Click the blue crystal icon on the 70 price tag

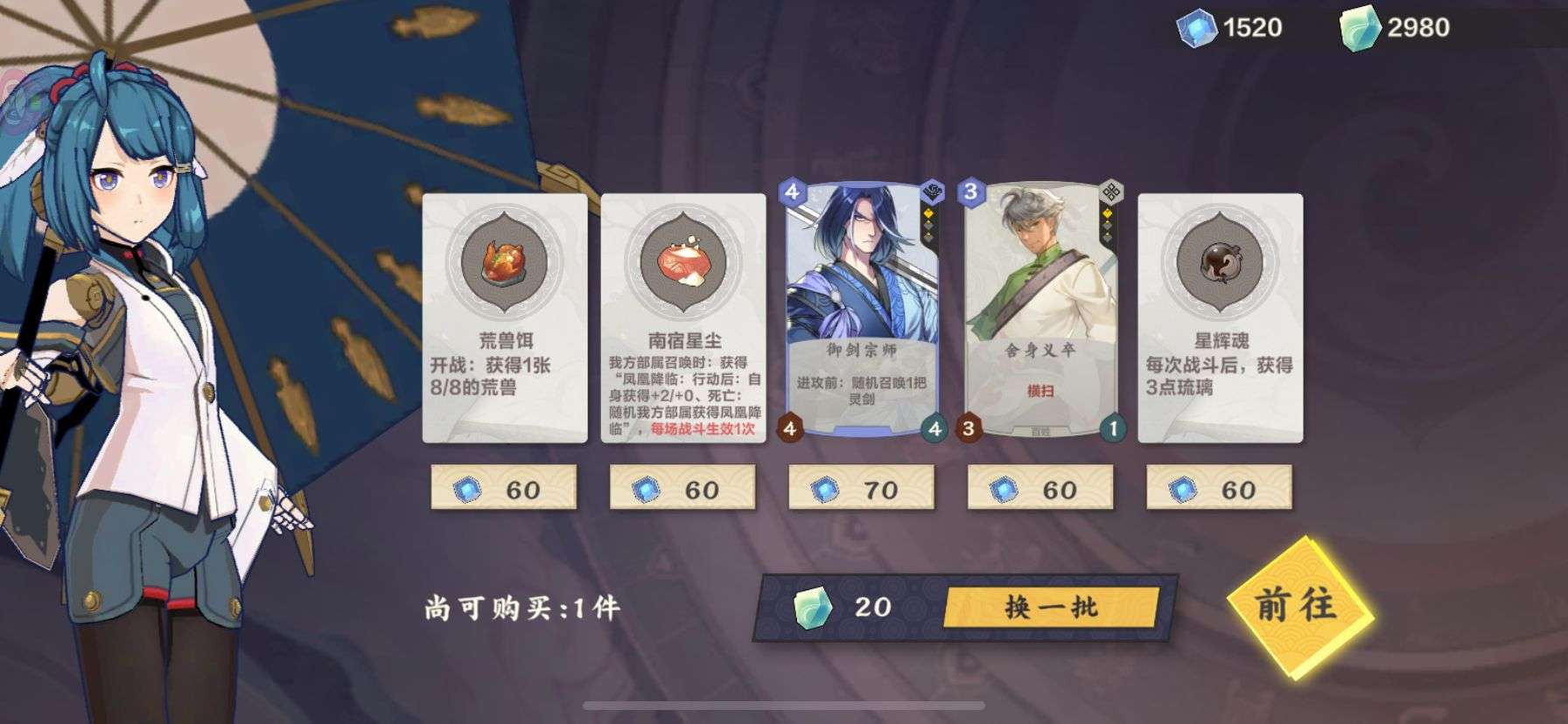pyautogui.click(x=825, y=492)
